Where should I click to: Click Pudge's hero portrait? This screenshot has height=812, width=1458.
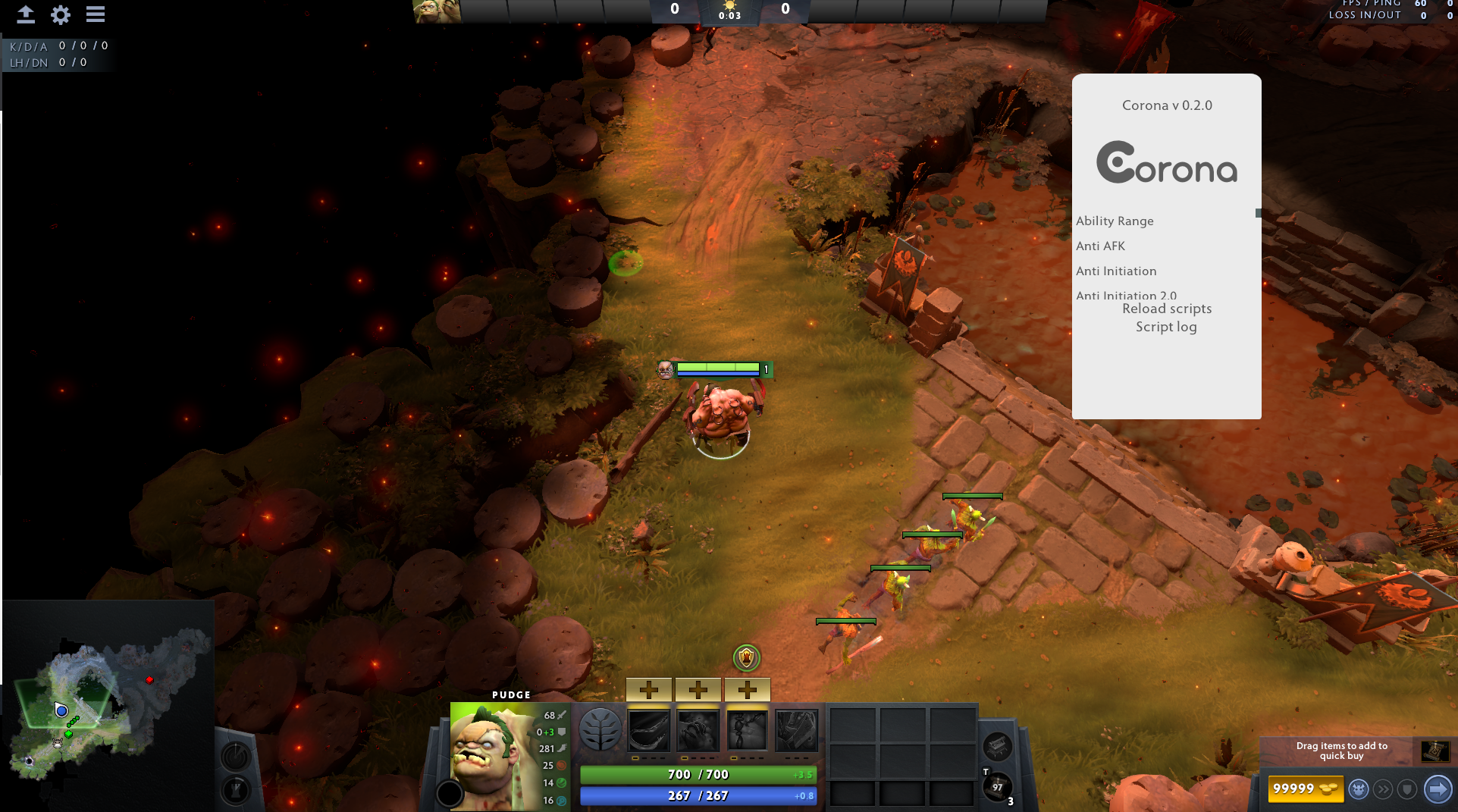(x=491, y=754)
